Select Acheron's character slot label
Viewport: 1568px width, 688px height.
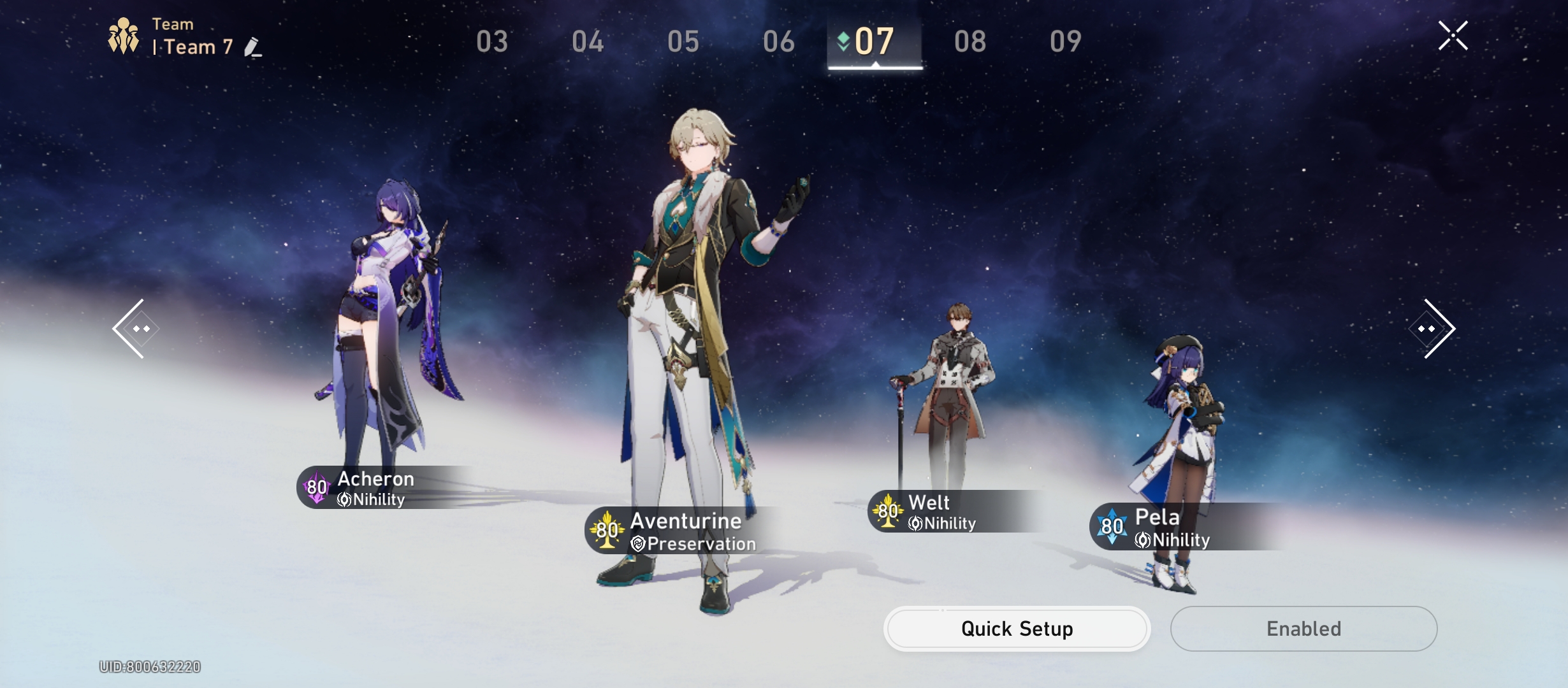point(375,488)
